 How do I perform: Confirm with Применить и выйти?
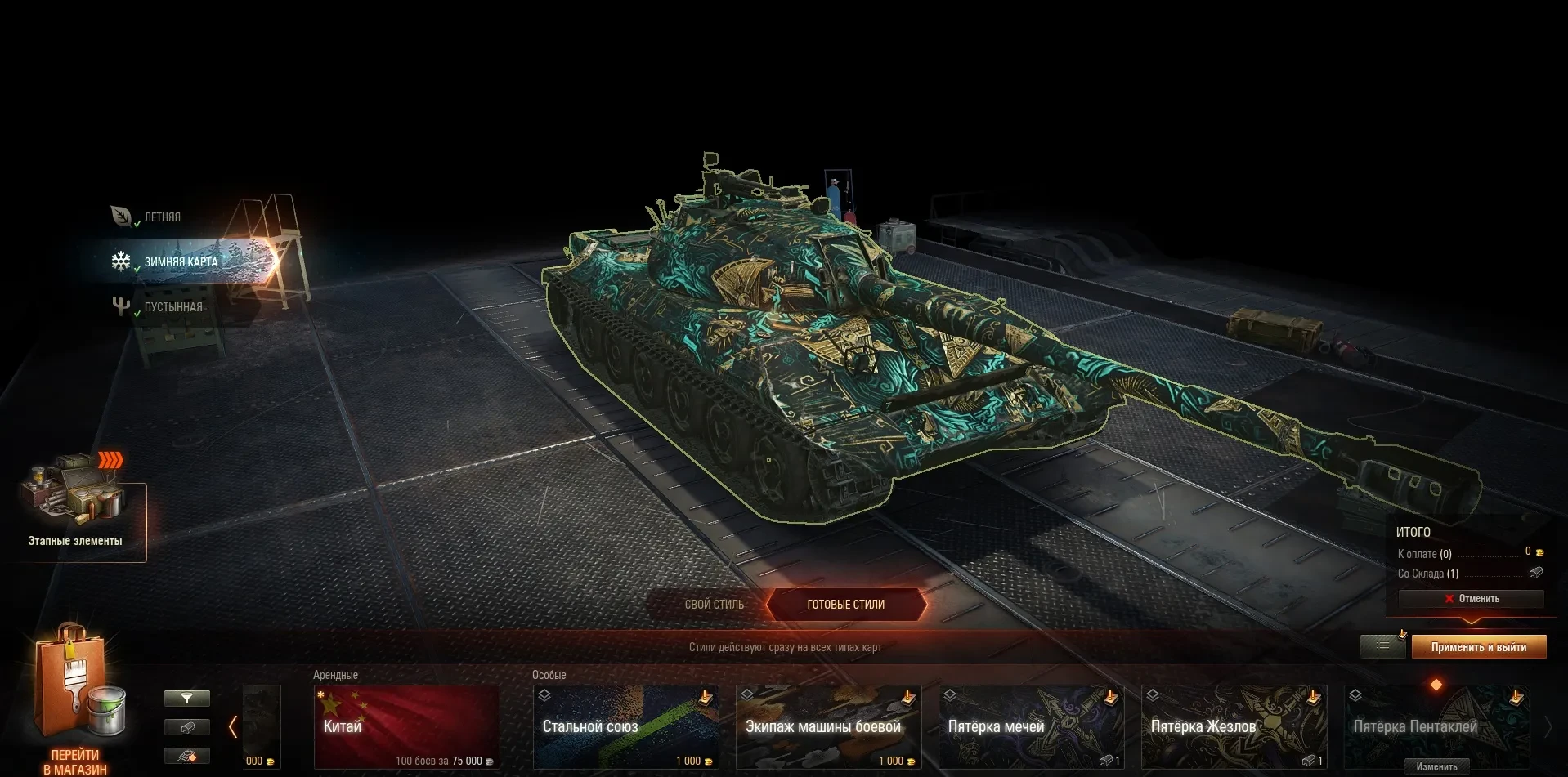pyautogui.click(x=1478, y=647)
